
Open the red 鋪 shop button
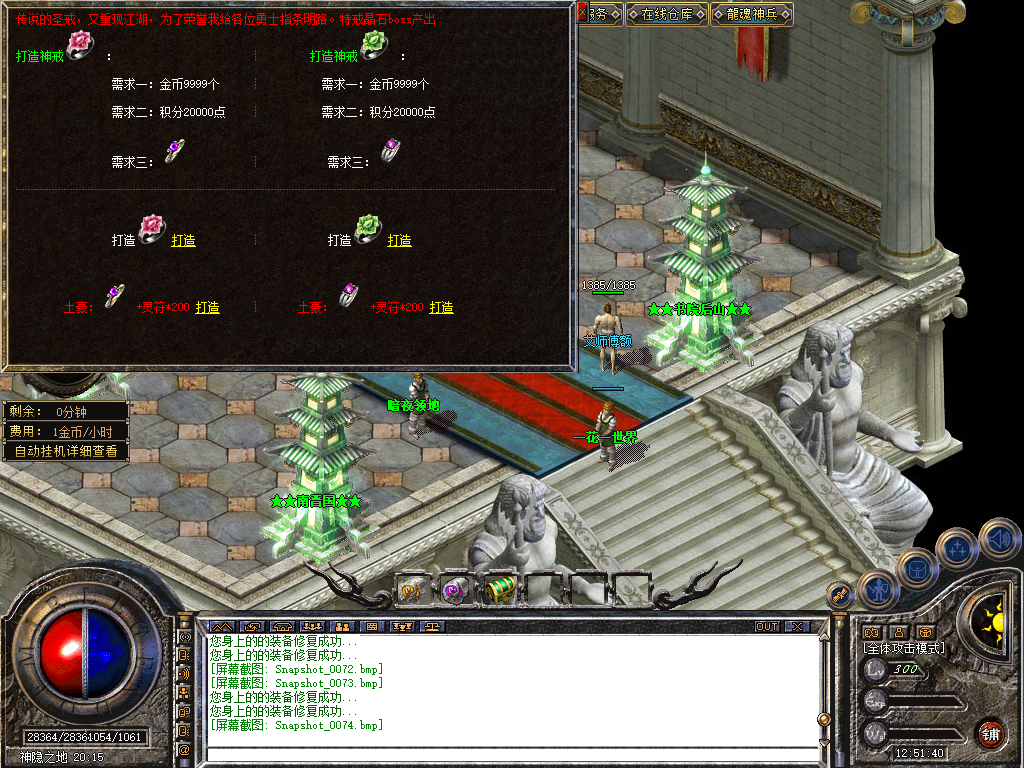[990, 733]
